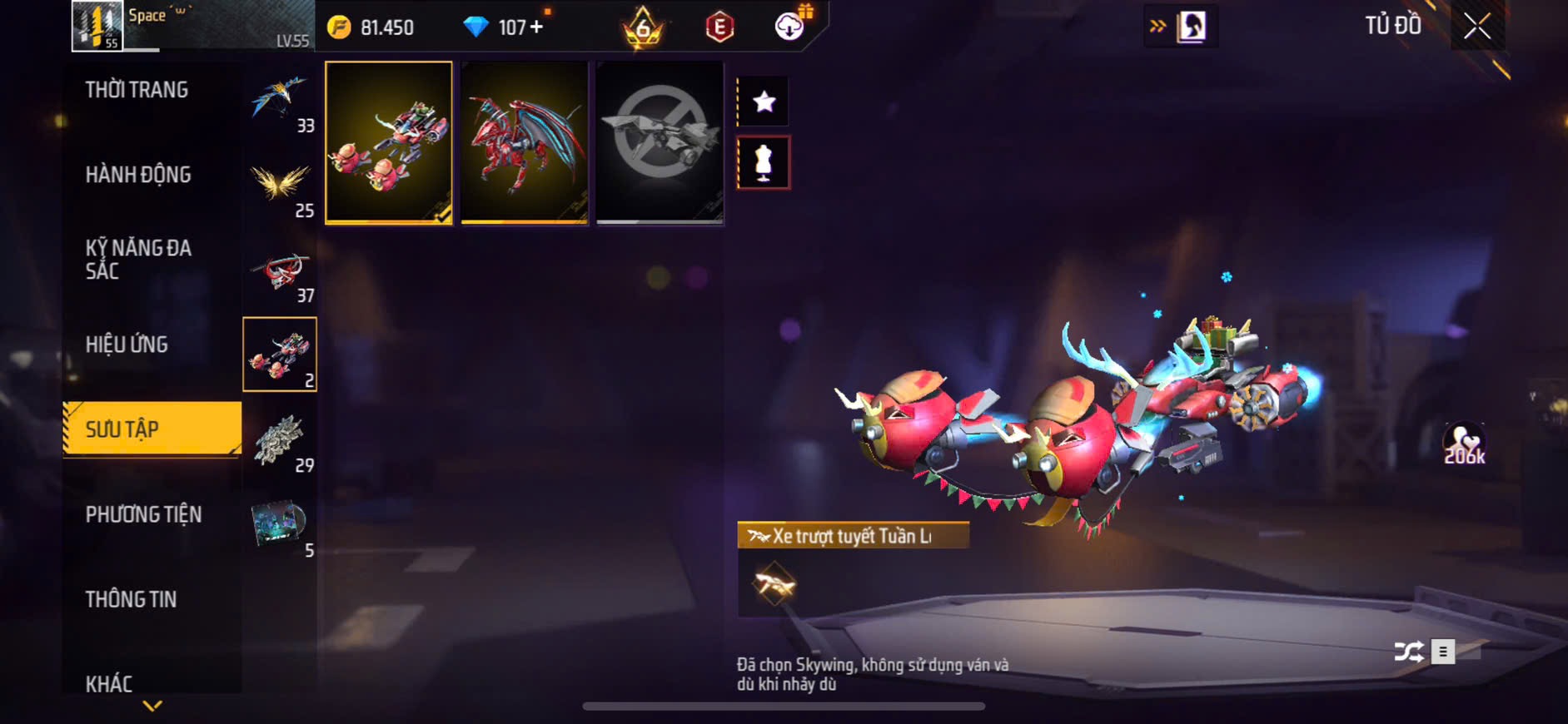Click the star favorites filter button

(x=764, y=102)
